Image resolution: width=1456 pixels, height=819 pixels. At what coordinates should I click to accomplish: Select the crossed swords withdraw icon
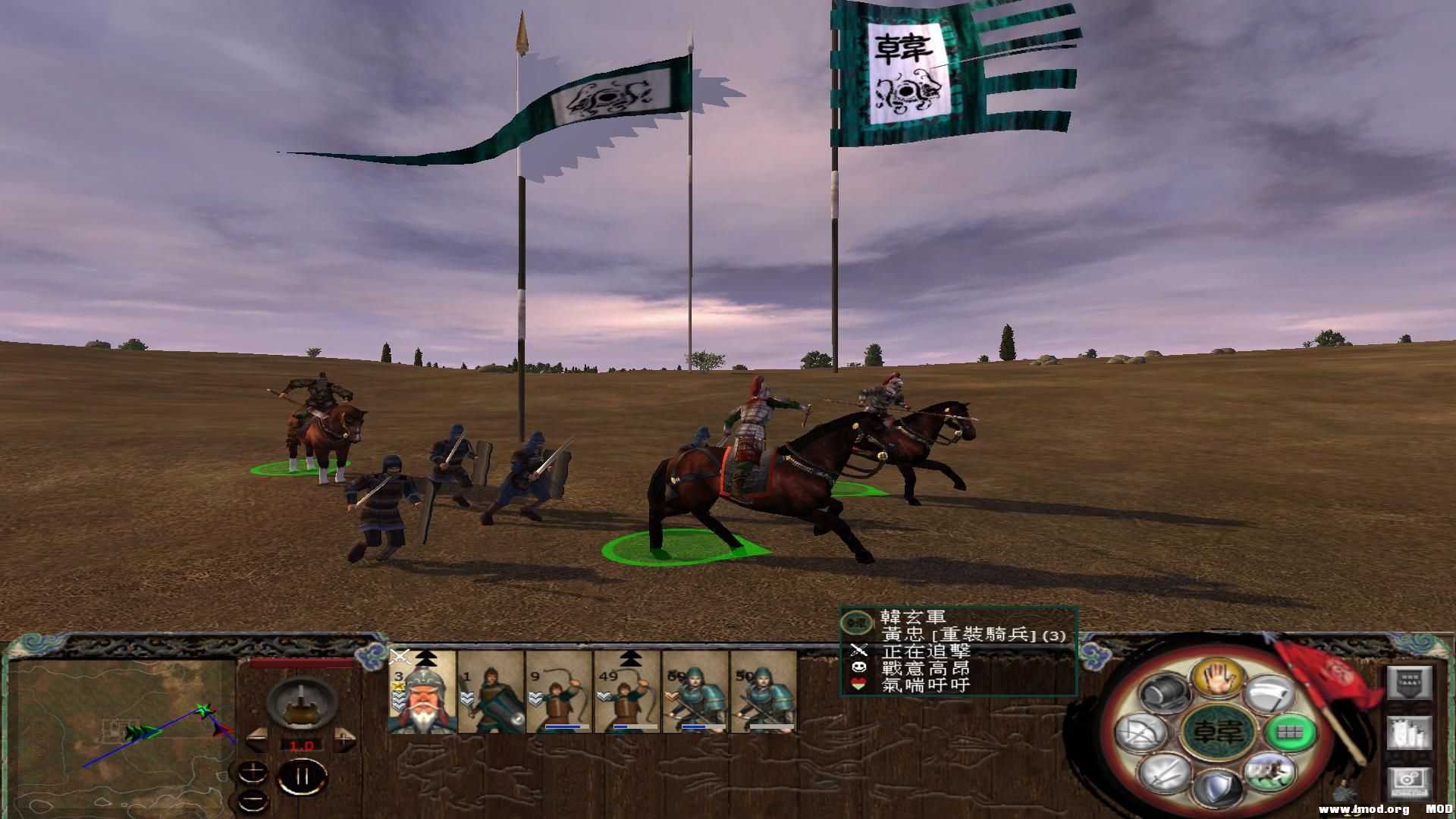pos(1164,775)
